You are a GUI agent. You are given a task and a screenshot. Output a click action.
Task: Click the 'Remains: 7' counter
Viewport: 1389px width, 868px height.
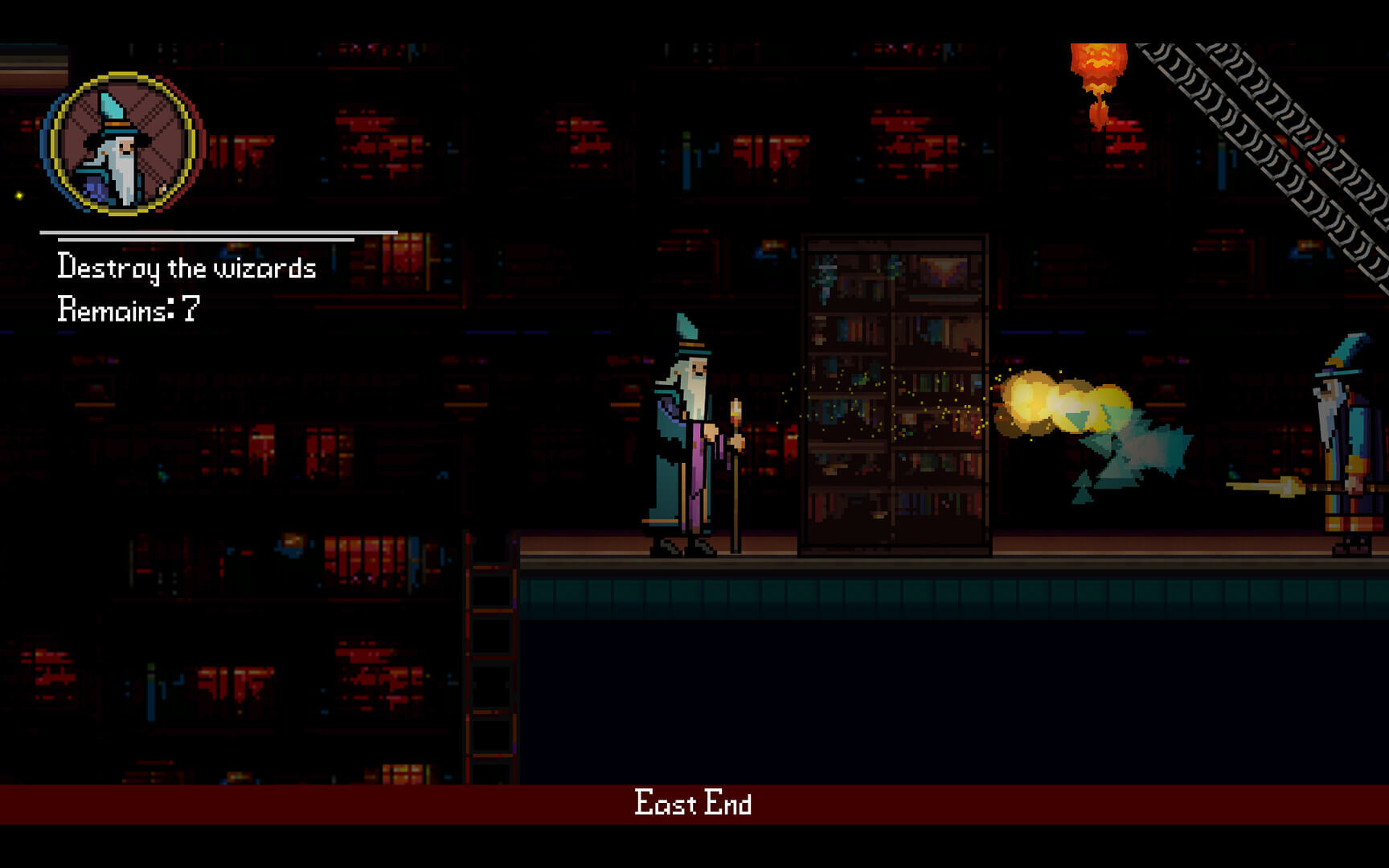coord(129,306)
